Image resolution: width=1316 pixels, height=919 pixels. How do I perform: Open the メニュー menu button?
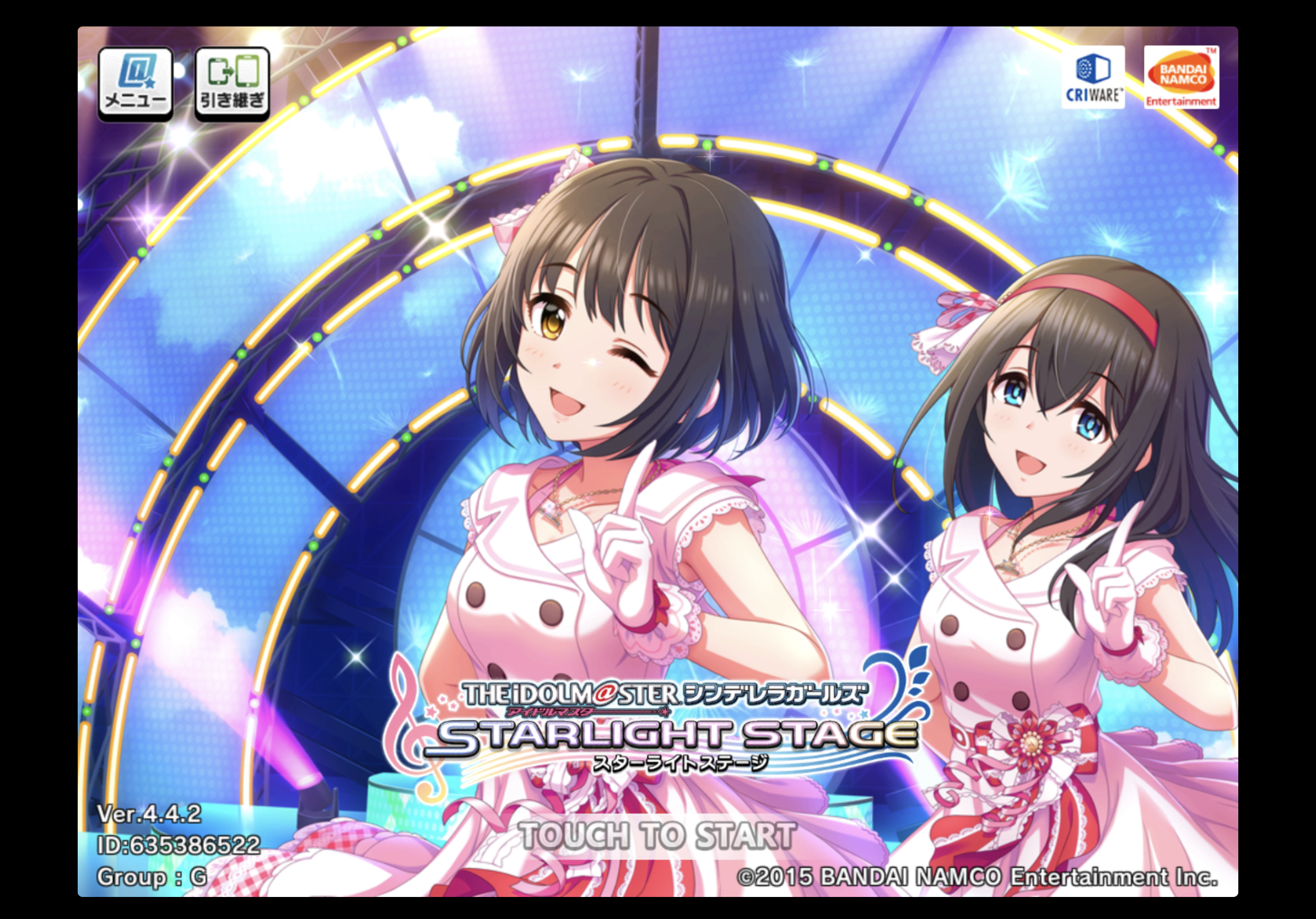(x=135, y=84)
